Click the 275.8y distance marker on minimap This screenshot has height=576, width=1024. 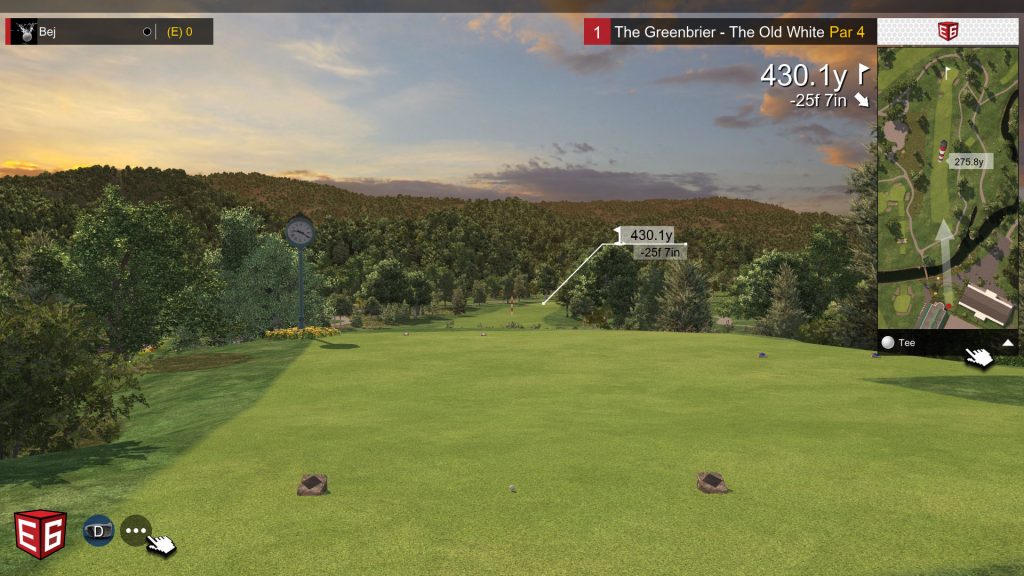click(x=968, y=161)
